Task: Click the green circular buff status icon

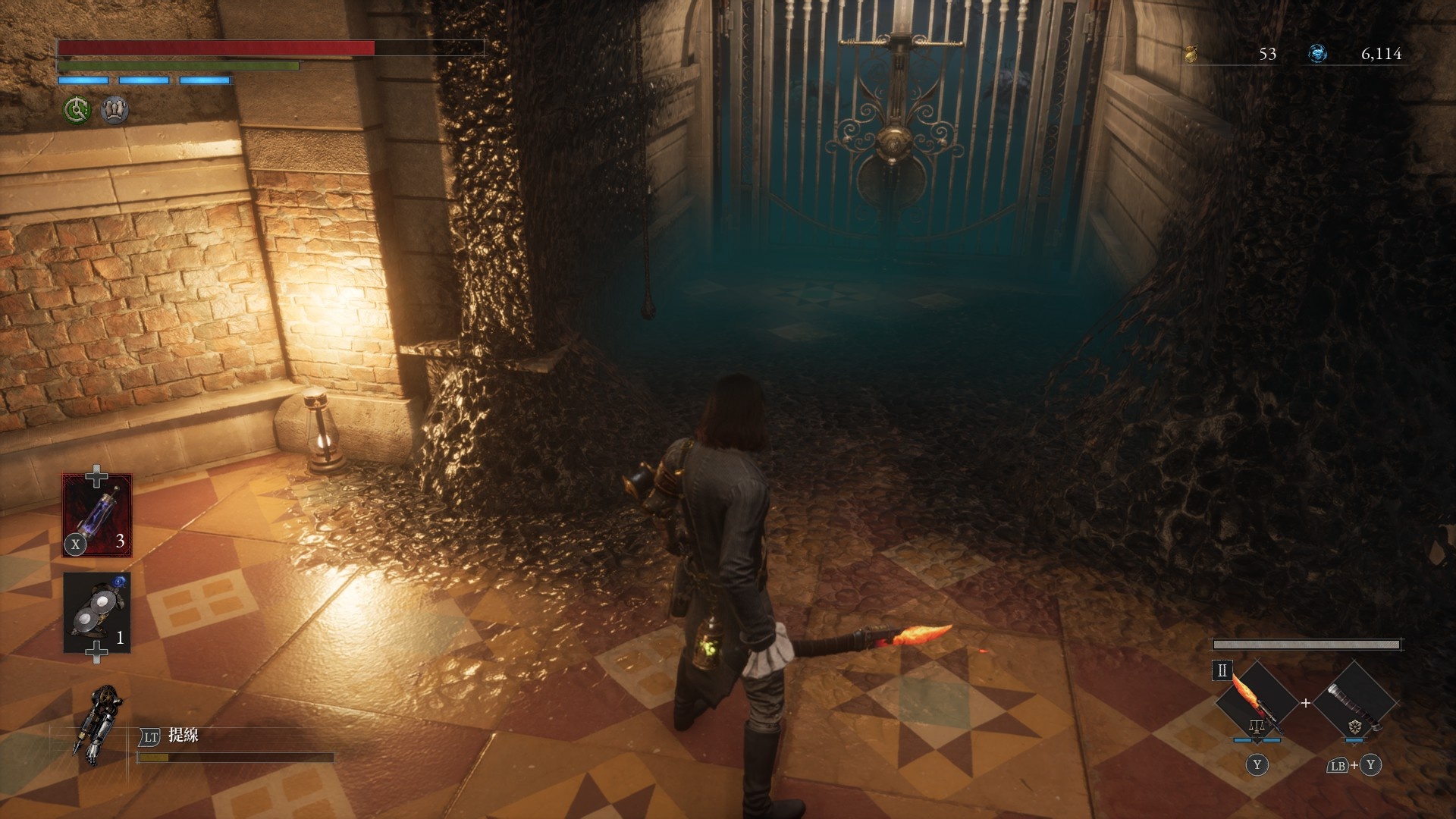Action: click(77, 111)
